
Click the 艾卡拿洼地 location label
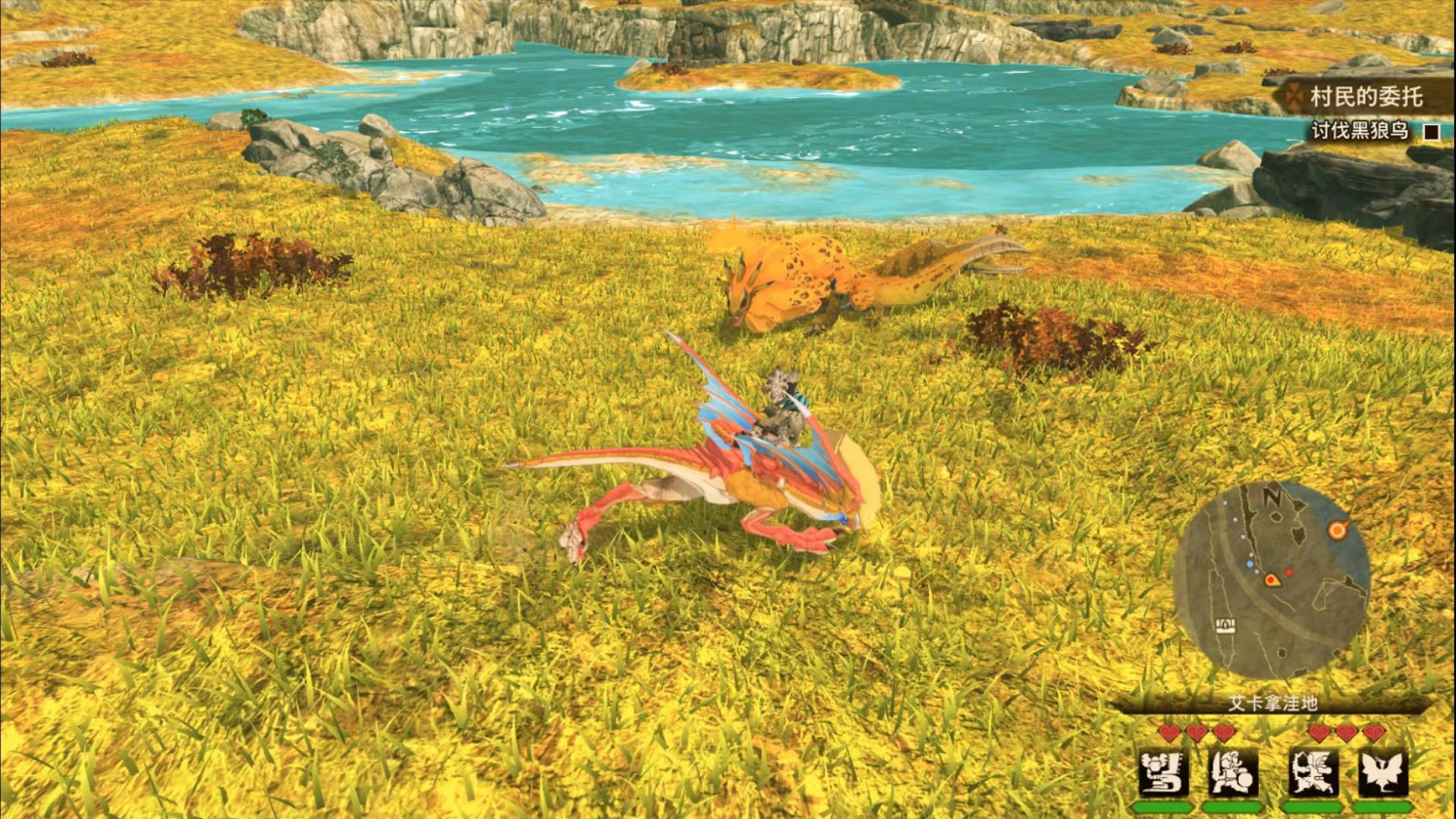[1273, 702]
